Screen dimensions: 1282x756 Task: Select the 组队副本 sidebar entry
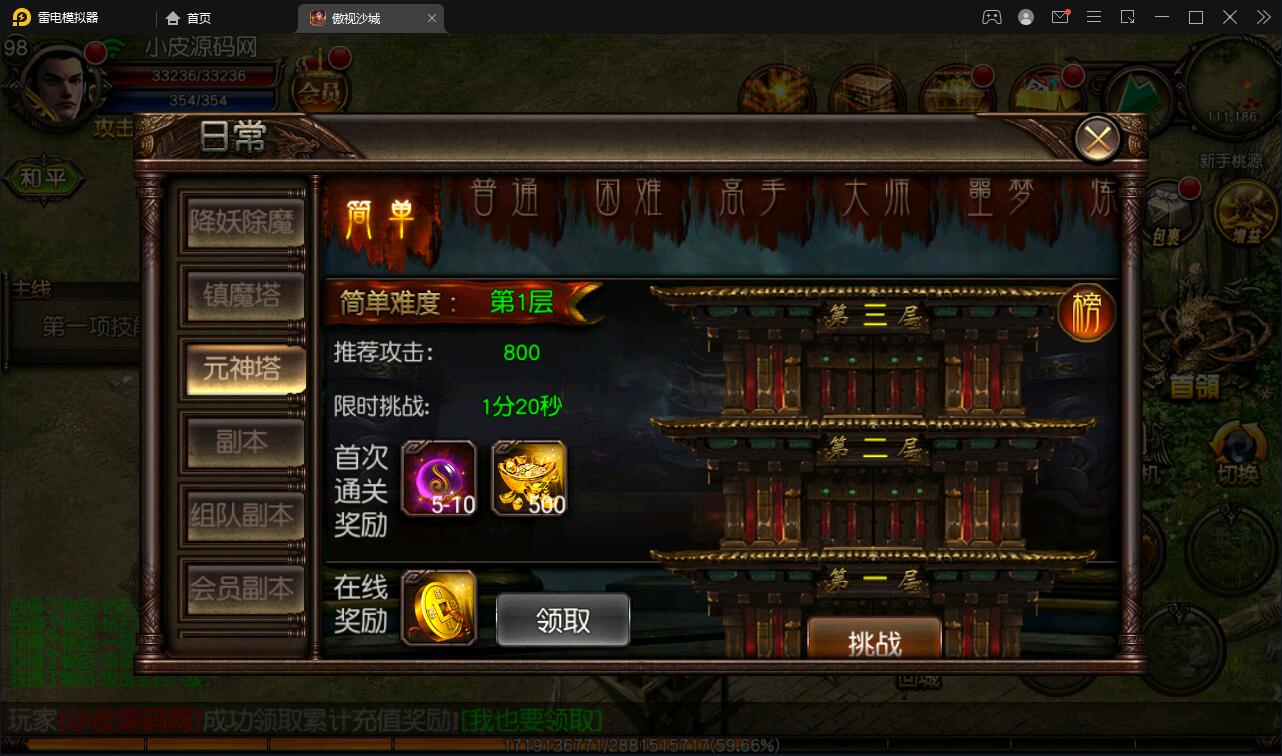click(243, 516)
